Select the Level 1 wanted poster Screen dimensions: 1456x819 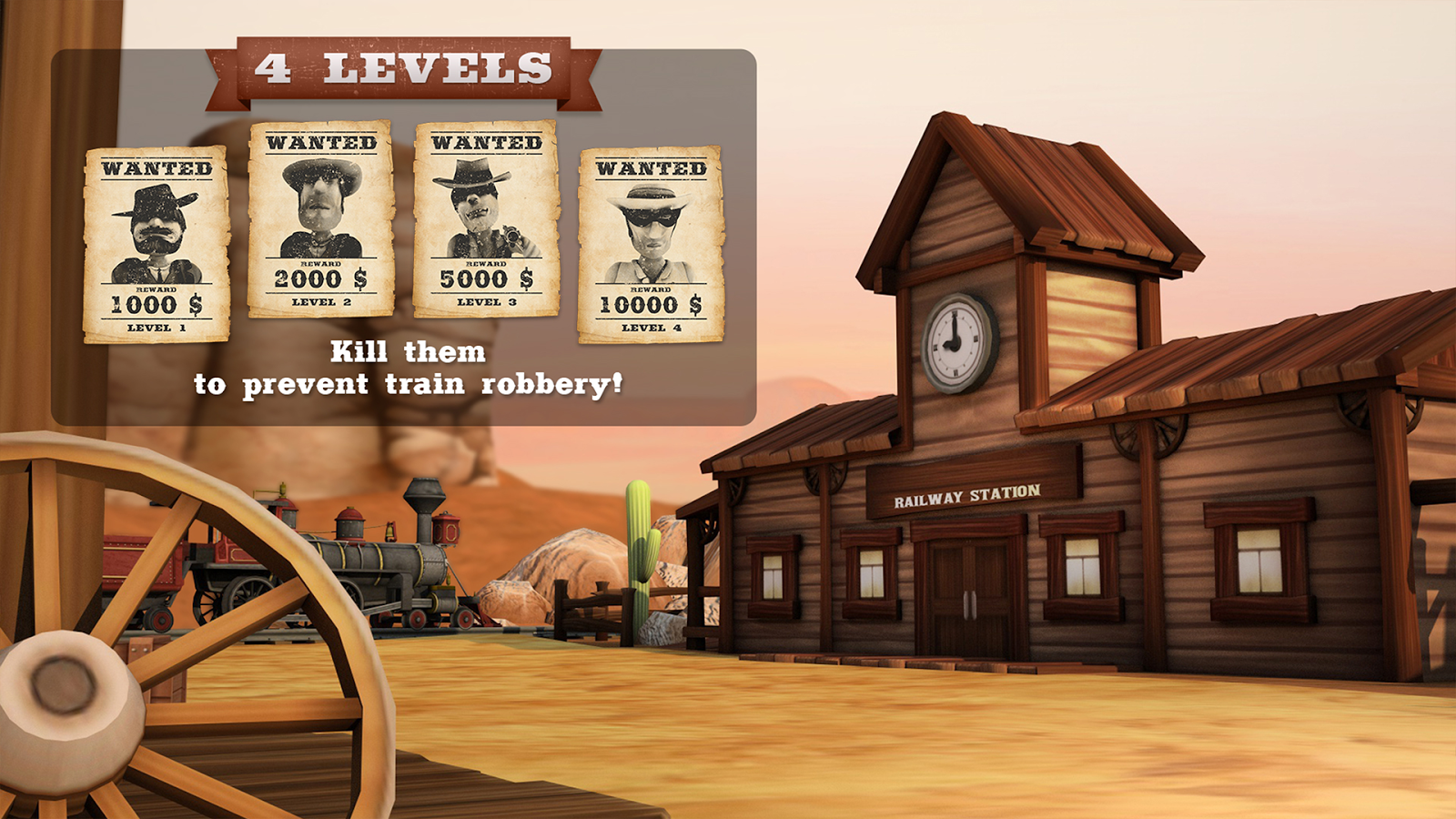point(157,245)
